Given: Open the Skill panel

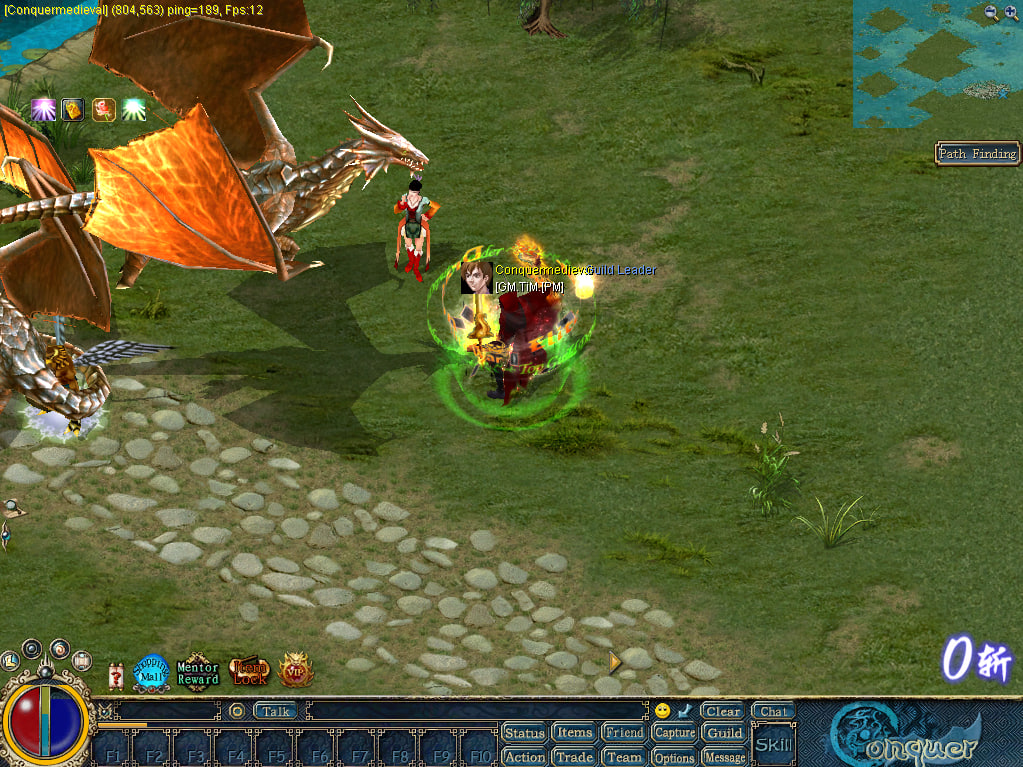Looking at the screenshot, I should (773, 745).
